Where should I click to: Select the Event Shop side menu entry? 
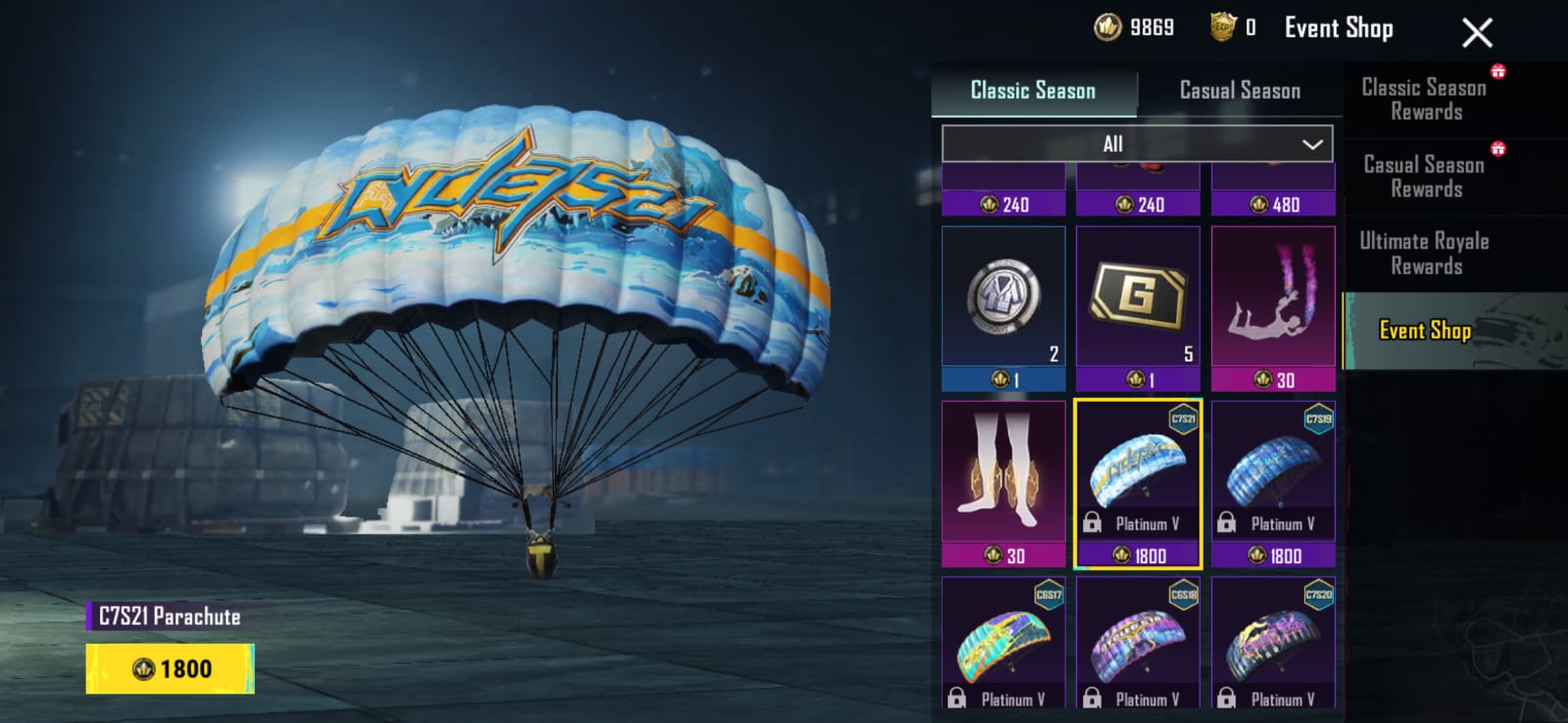pyautogui.click(x=1425, y=331)
